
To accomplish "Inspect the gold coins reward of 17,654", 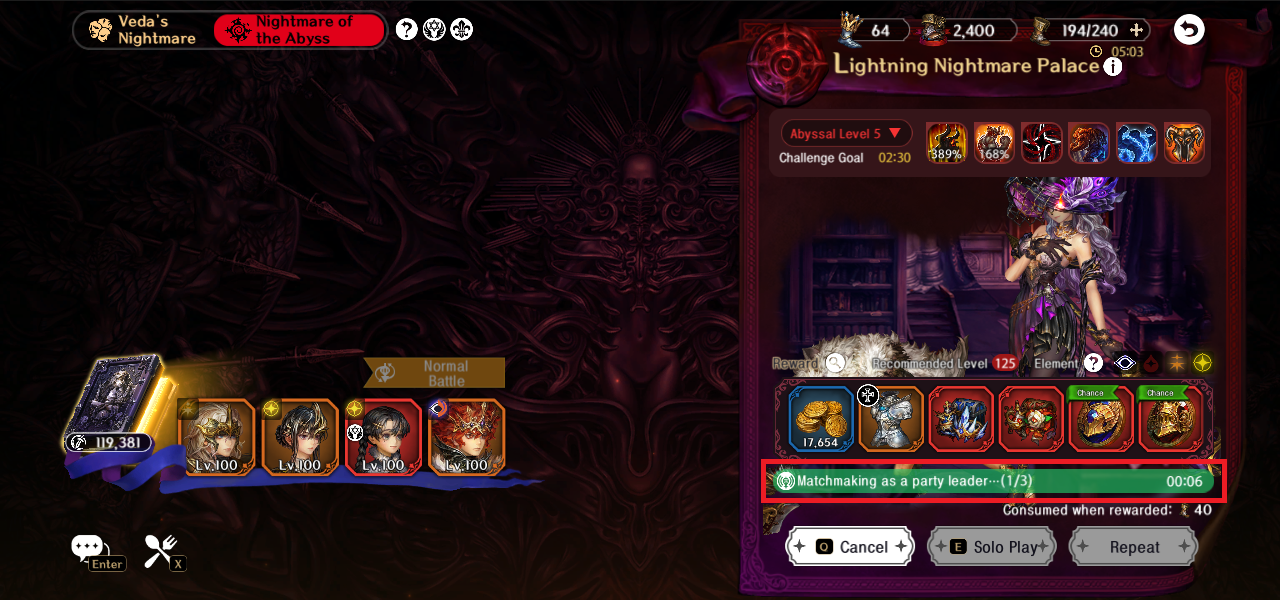I will 820,419.
